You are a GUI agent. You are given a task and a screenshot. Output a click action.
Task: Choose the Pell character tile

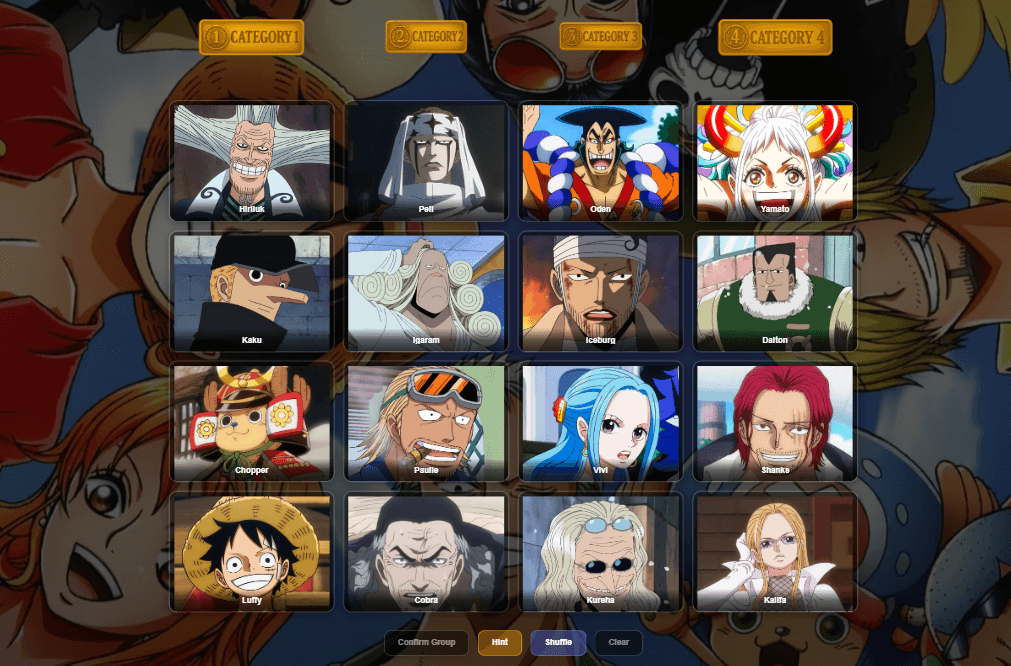point(426,161)
